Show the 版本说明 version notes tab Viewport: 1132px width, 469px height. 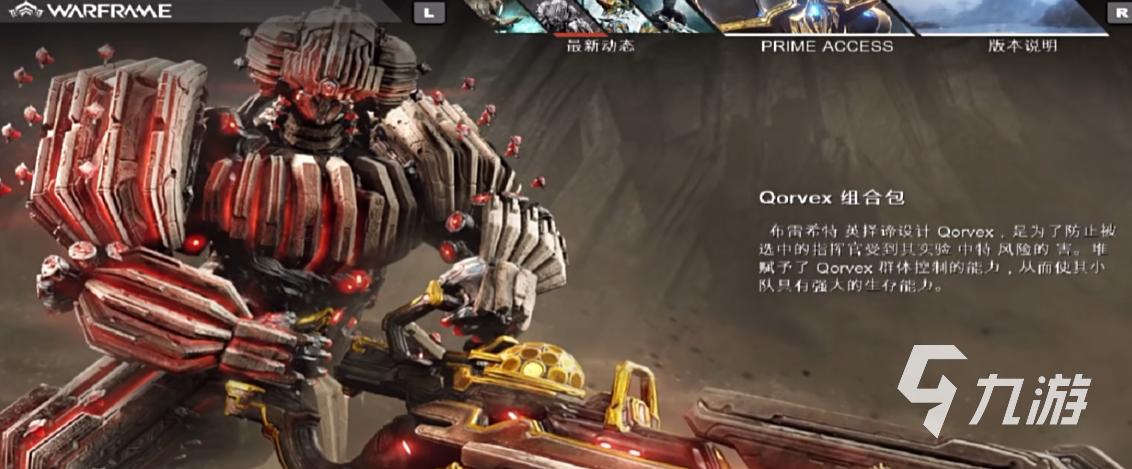1022,45
